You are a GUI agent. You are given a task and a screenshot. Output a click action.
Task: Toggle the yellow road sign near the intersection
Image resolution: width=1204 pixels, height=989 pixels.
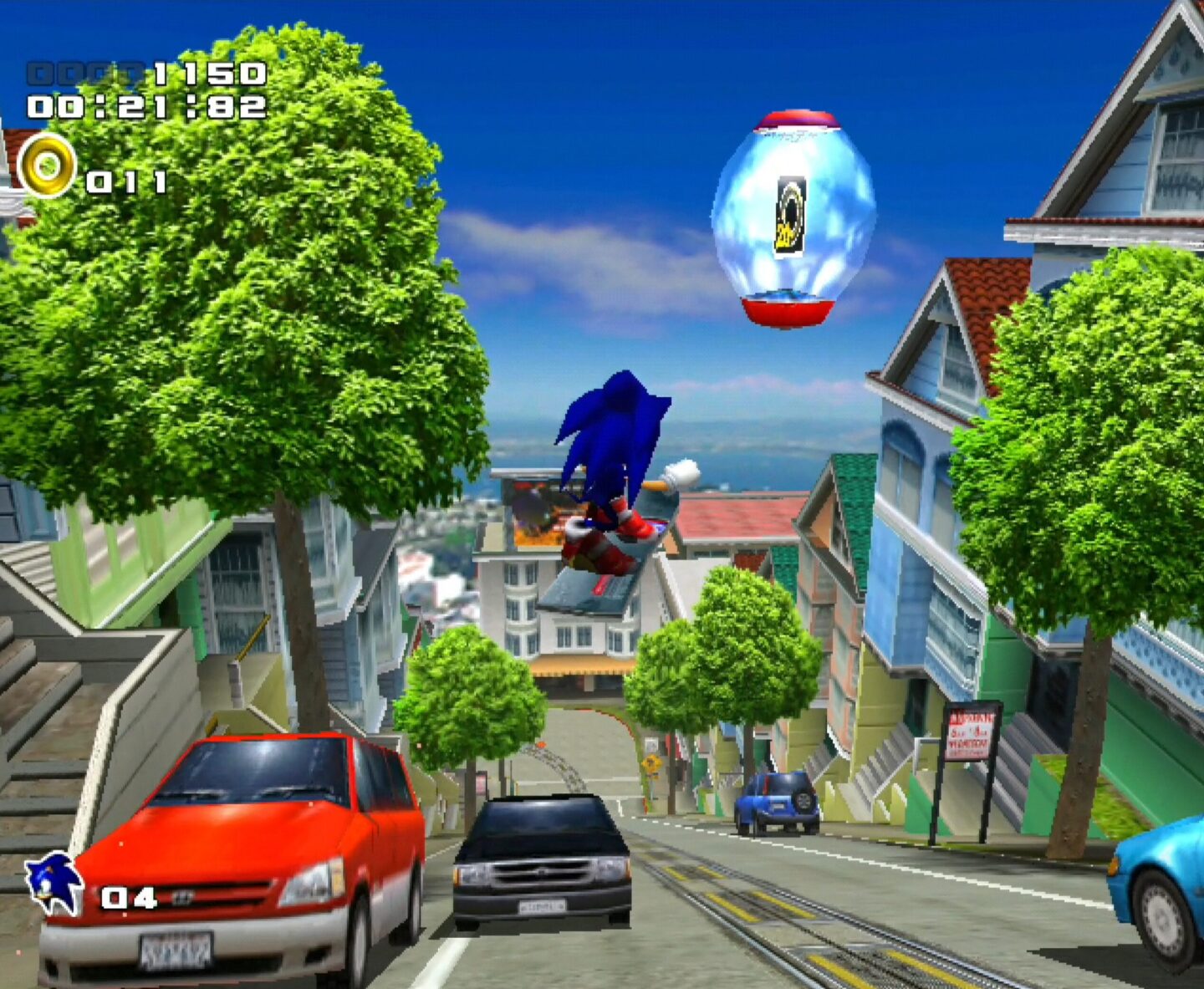tap(652, 765)
